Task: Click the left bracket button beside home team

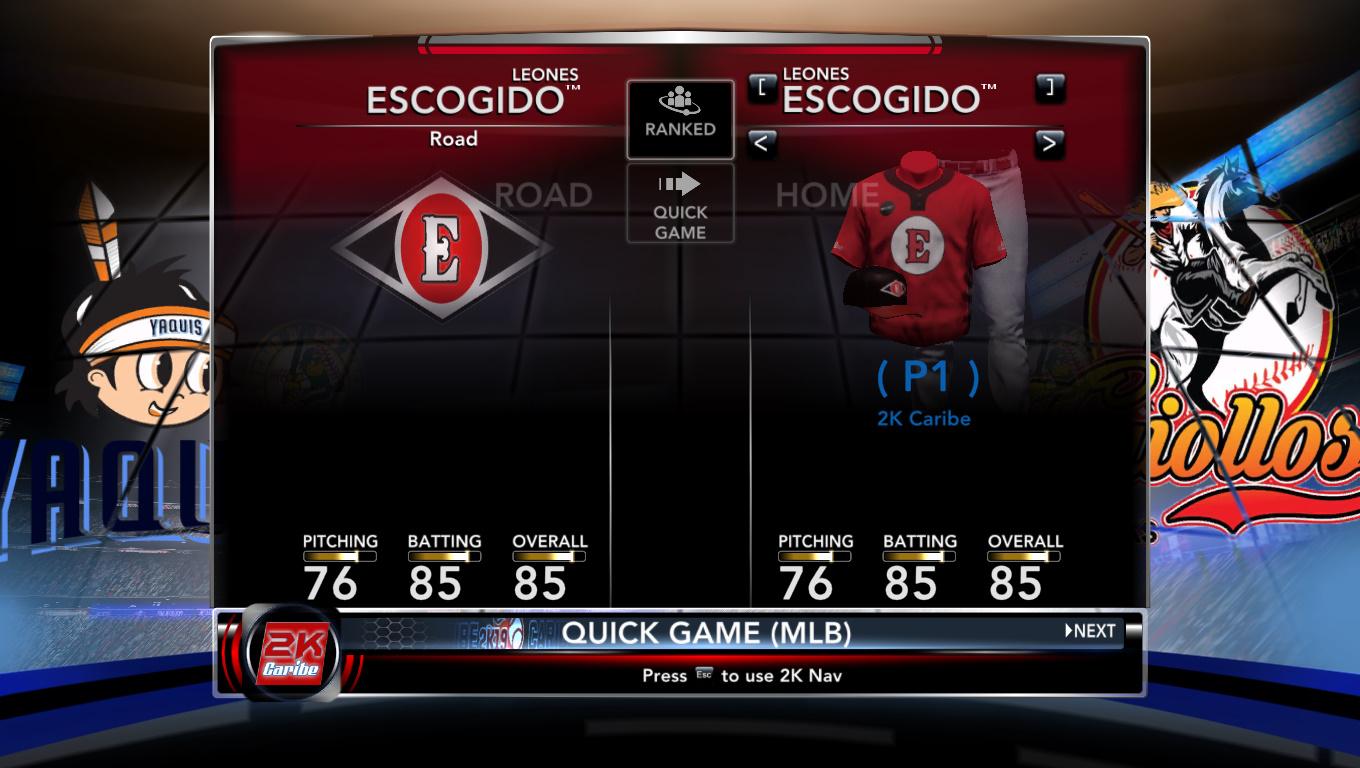Action: pyautogui.click(x=762, y=87)
